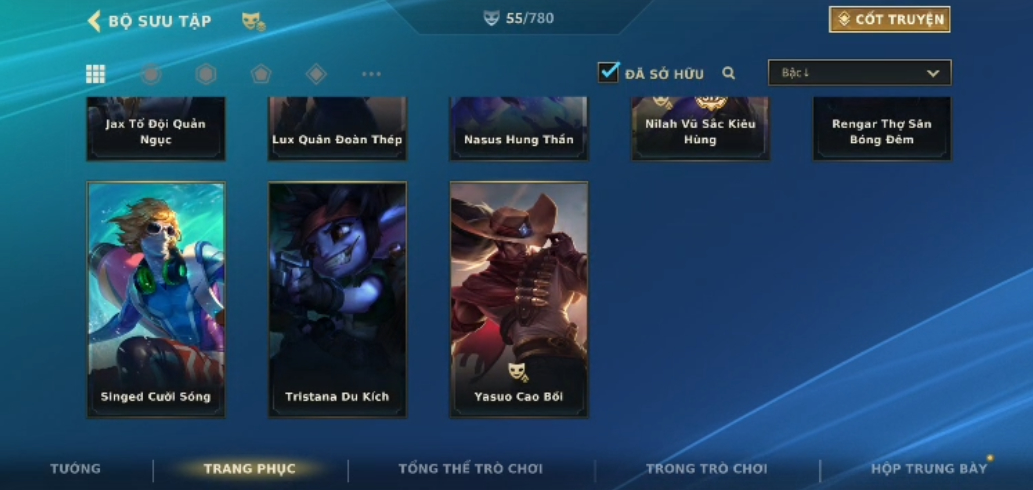1033x490 pixels.
Task: Choose the pentagon rarity filter
Action: click(x=261, y=73)
